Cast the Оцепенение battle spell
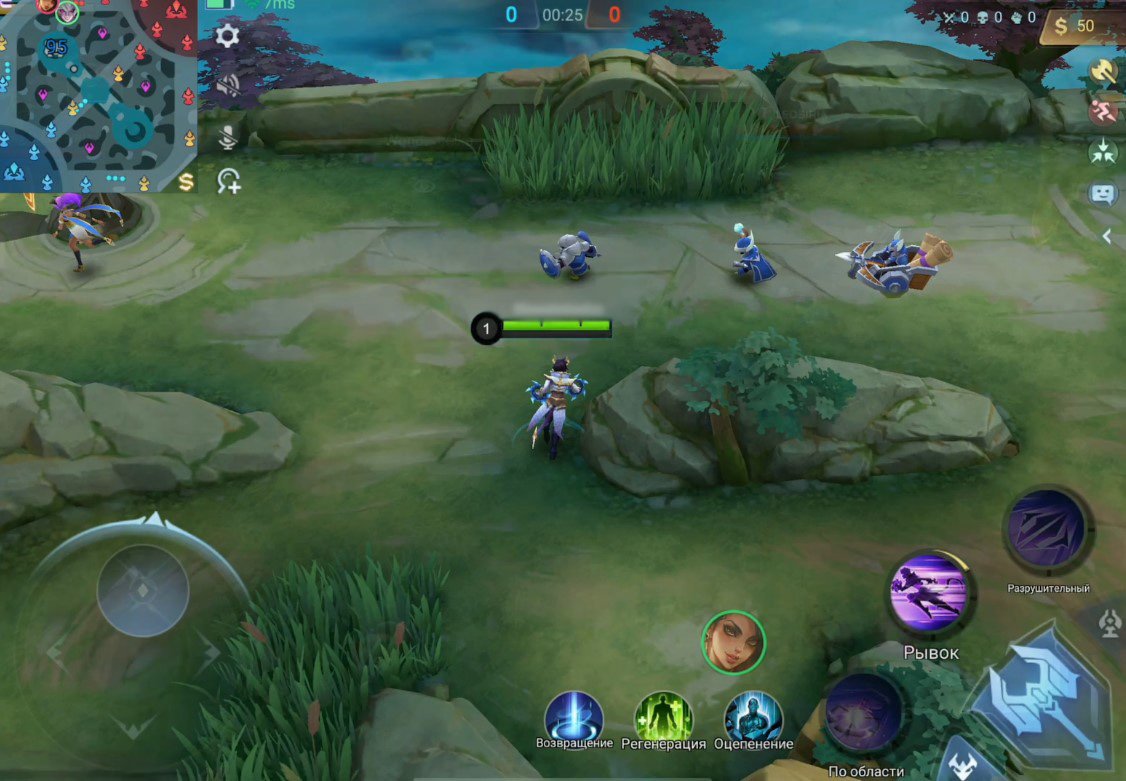1126x781 pixels. pos(754,715)
